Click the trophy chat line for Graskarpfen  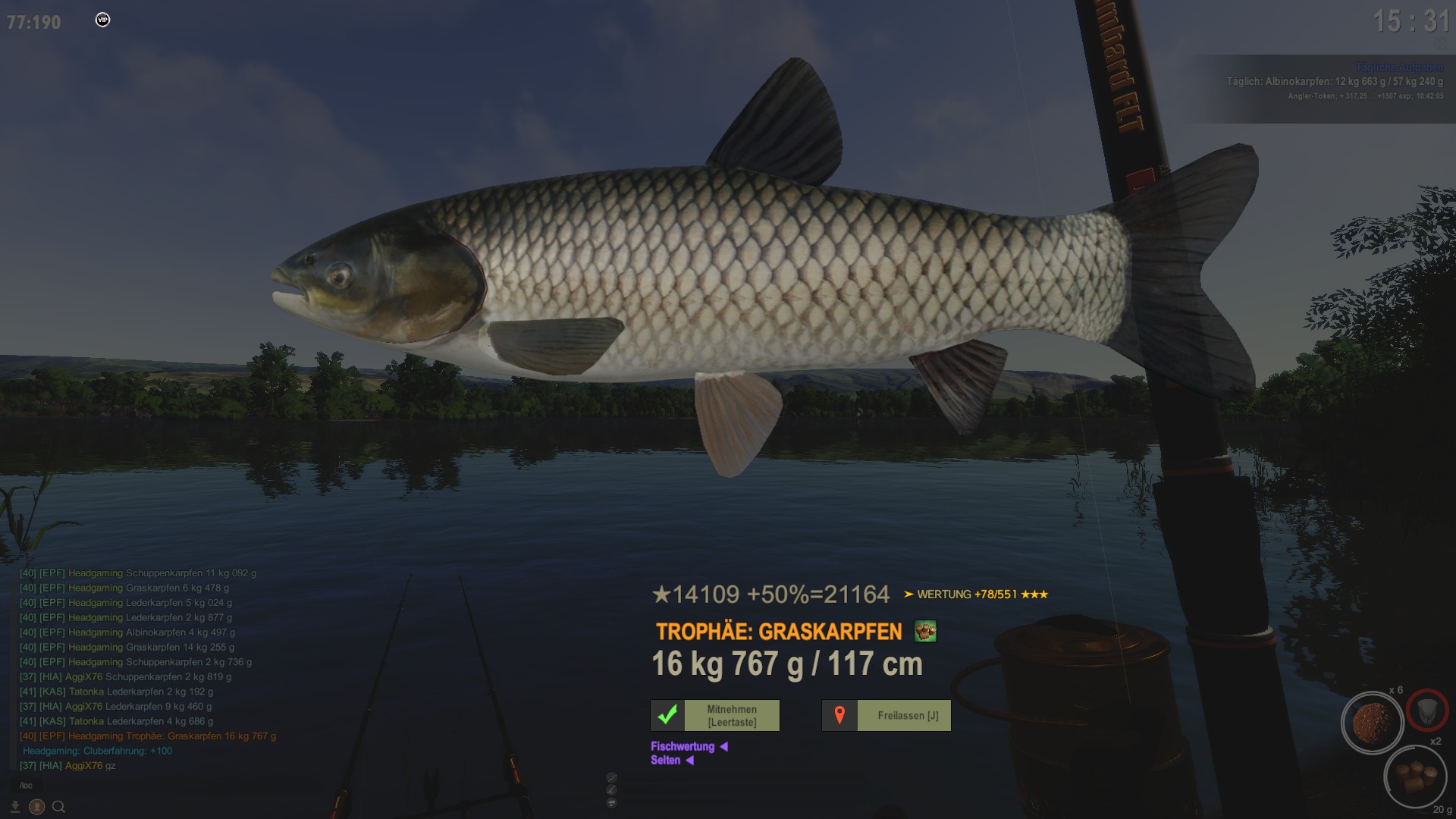pyautogui.click(x=148, y=736)
